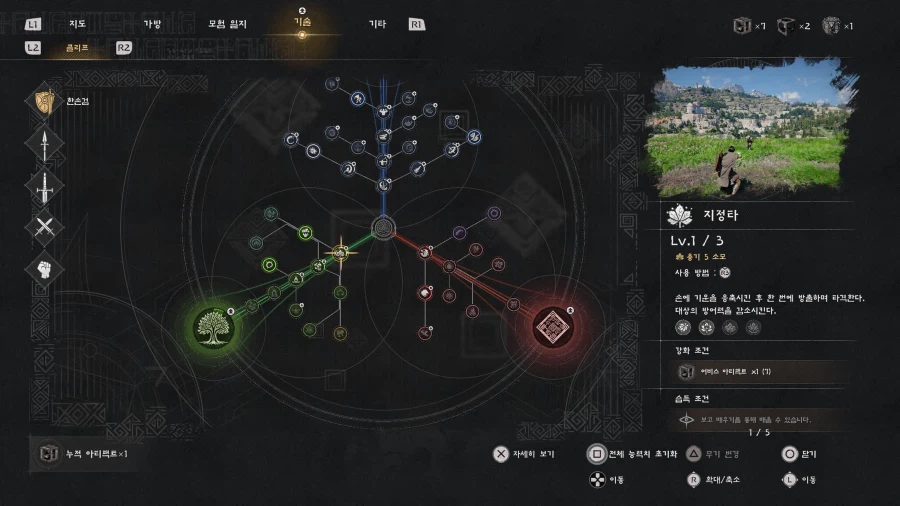Image resolution: width=900 pixels, height=506 pixels.
Task: Click the 어비스 아티팩트 upgrade requirement row
Action: click(762, 372)
